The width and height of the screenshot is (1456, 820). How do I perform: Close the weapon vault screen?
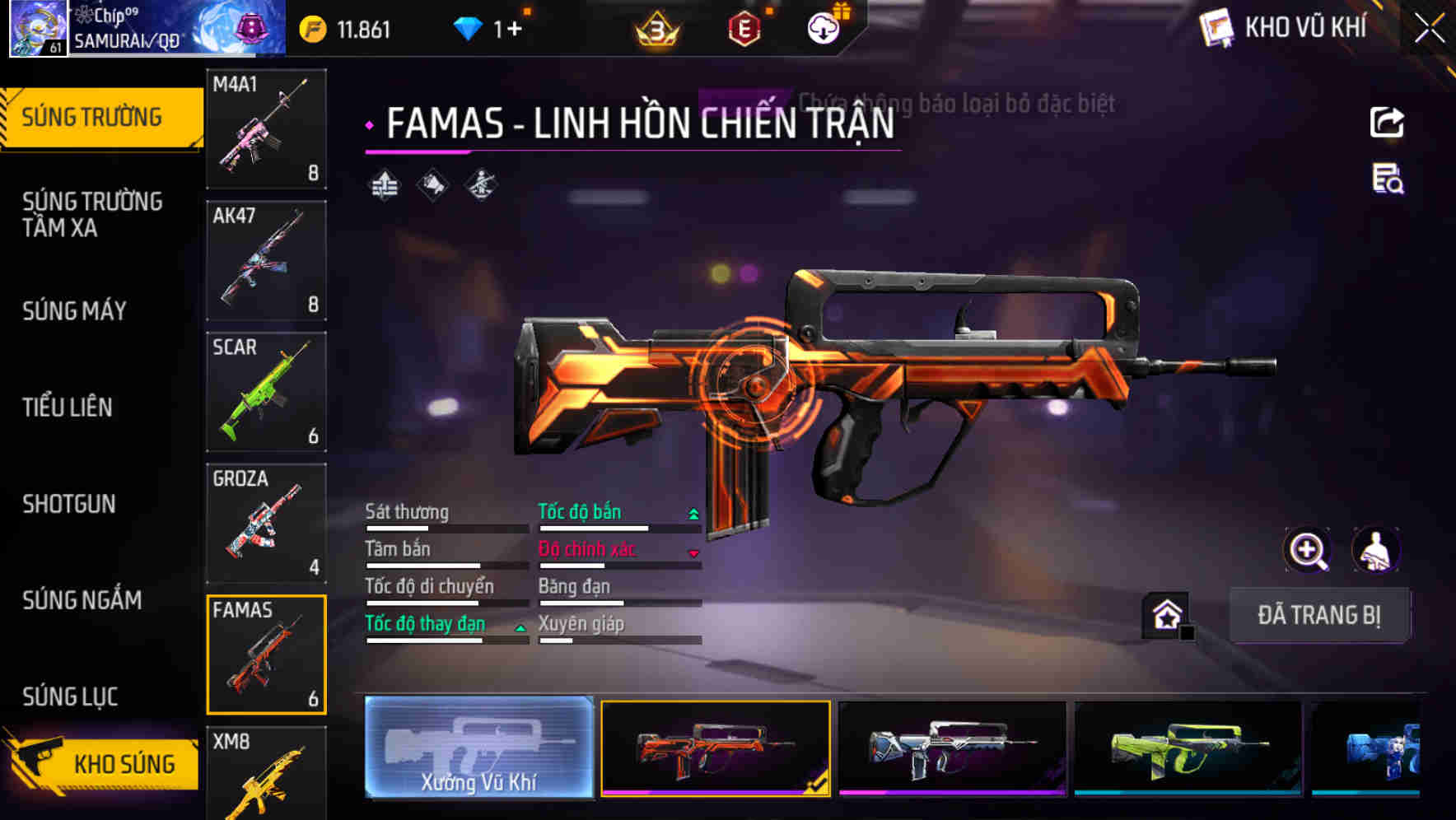point(1430,29)
